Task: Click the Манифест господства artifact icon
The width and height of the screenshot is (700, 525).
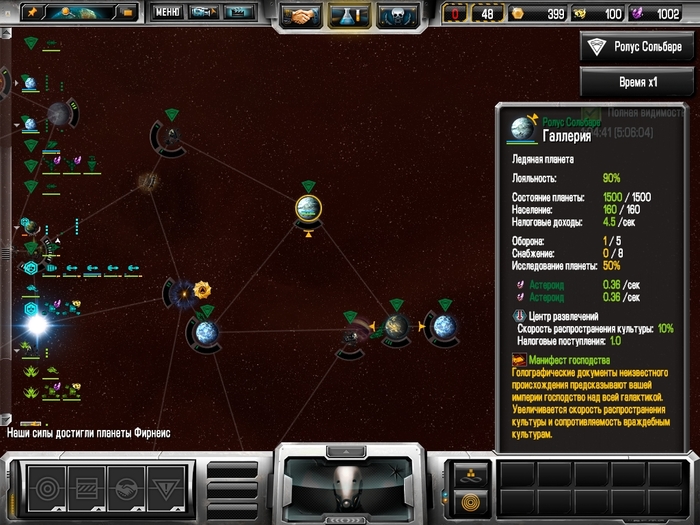Action: pos(519,358)
